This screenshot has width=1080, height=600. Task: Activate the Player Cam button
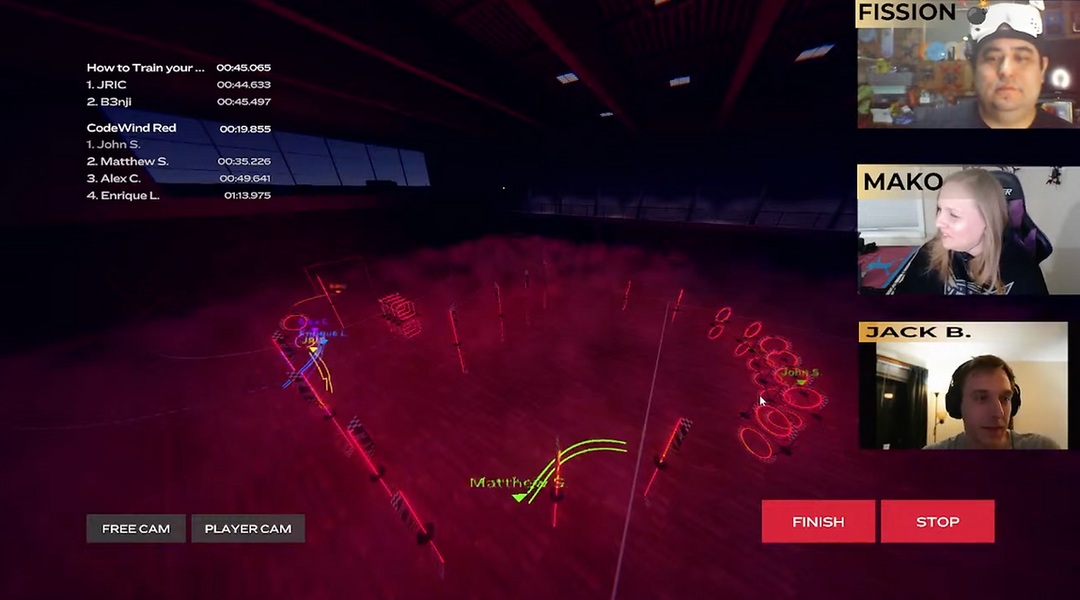(248, 528)
